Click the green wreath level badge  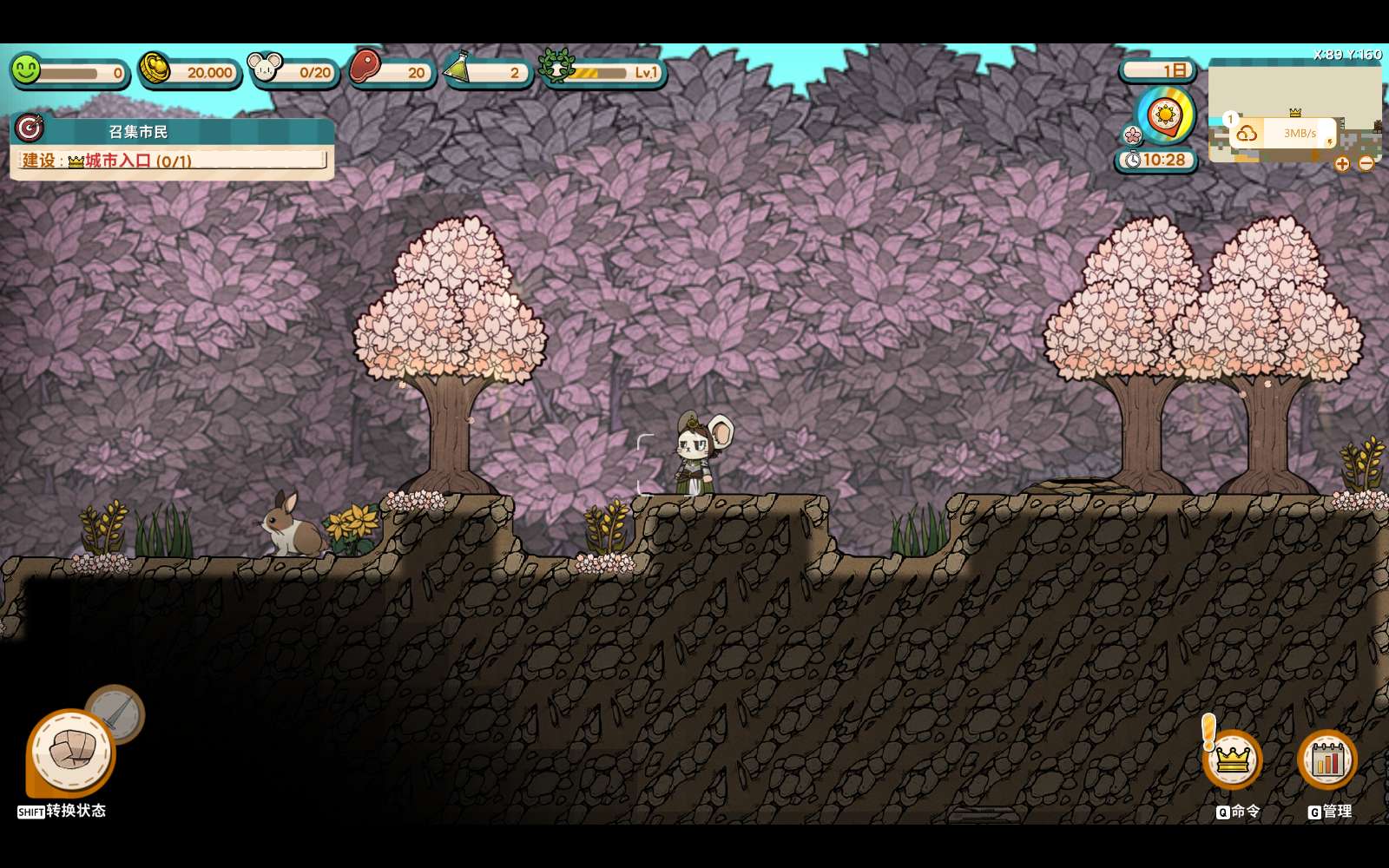coord(556,67)
